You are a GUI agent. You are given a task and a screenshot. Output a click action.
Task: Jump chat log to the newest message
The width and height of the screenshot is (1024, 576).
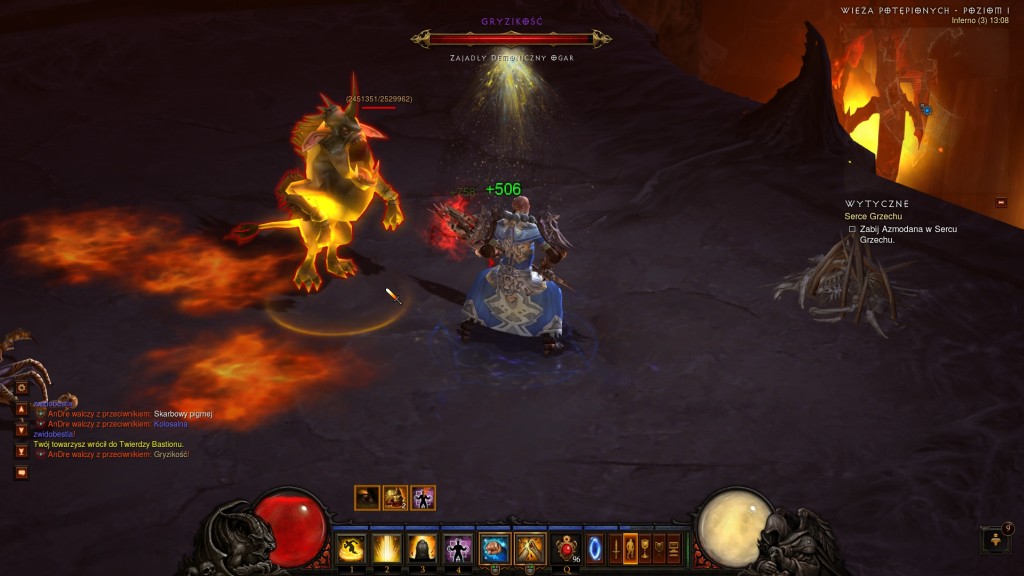[x=21, y=451]
